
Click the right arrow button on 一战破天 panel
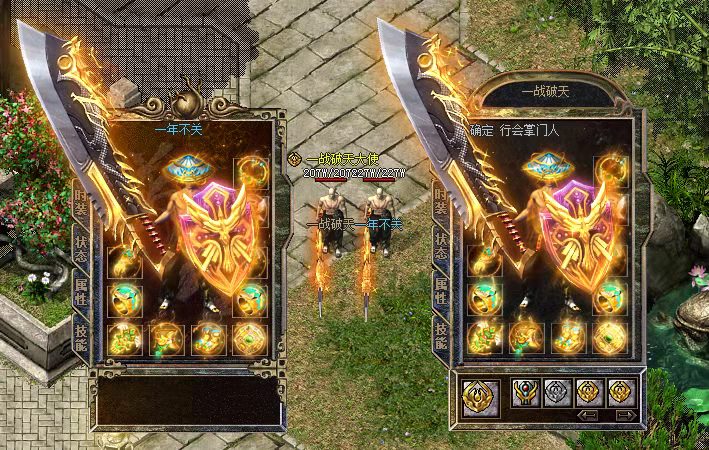coord(626,414)
